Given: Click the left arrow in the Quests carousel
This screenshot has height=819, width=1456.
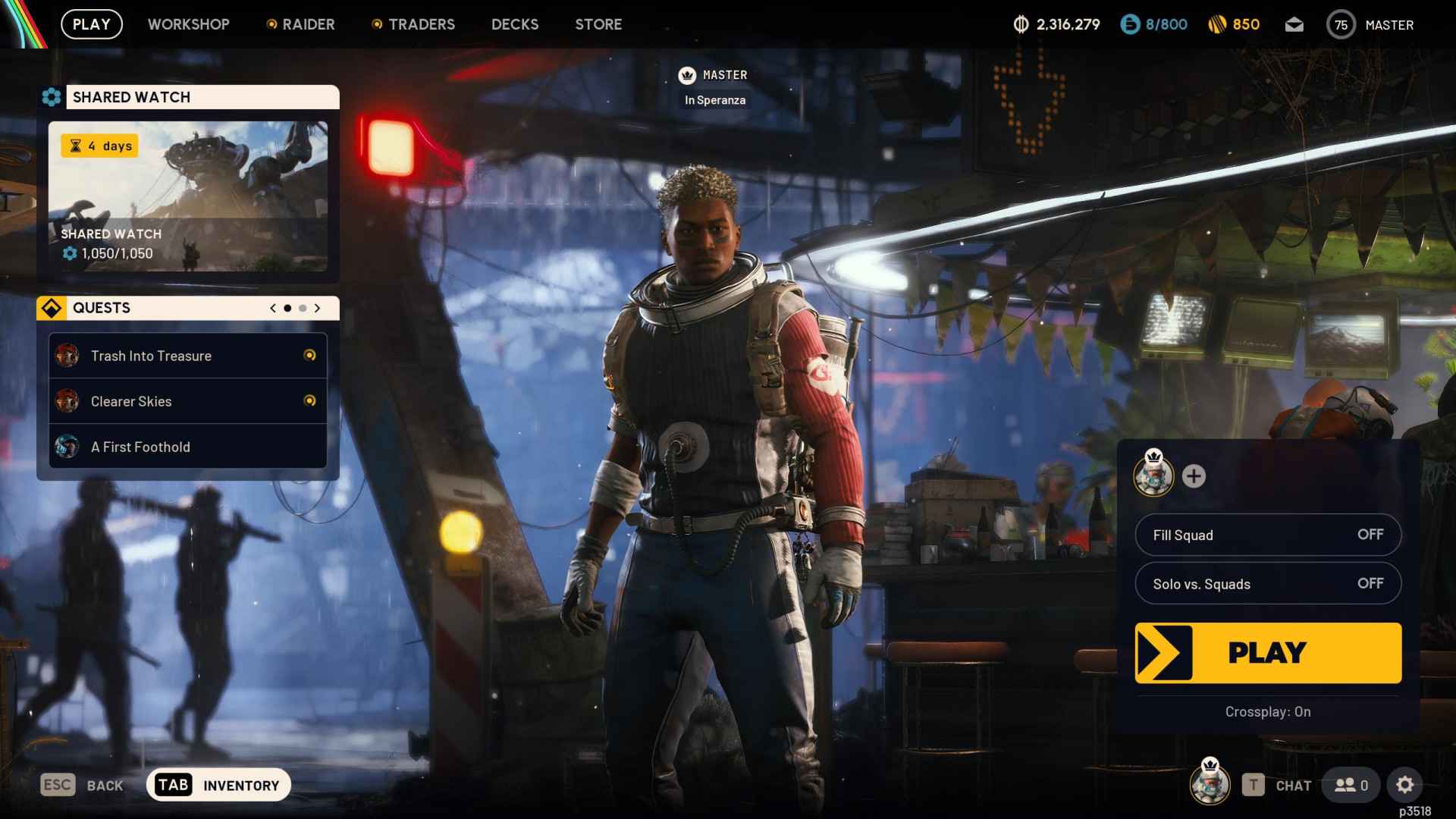Looking at the screenshot, I should [272, 308].
